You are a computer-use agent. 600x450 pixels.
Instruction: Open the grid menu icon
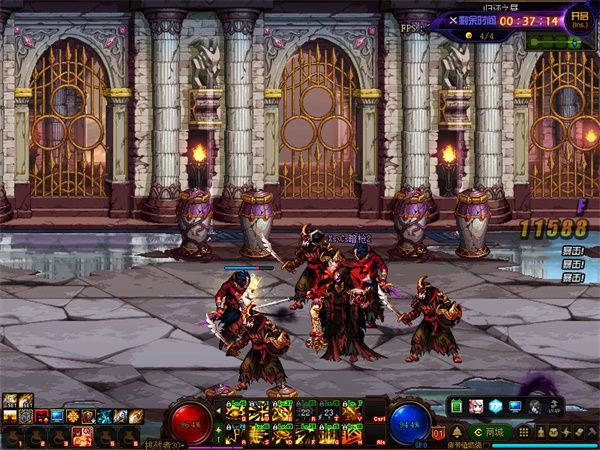coord(522,432)
